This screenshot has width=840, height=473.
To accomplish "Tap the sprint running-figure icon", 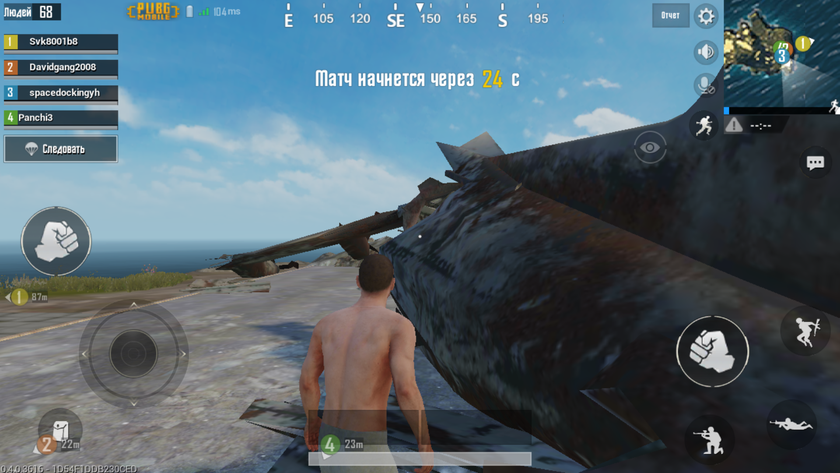I will pos(704,125).
